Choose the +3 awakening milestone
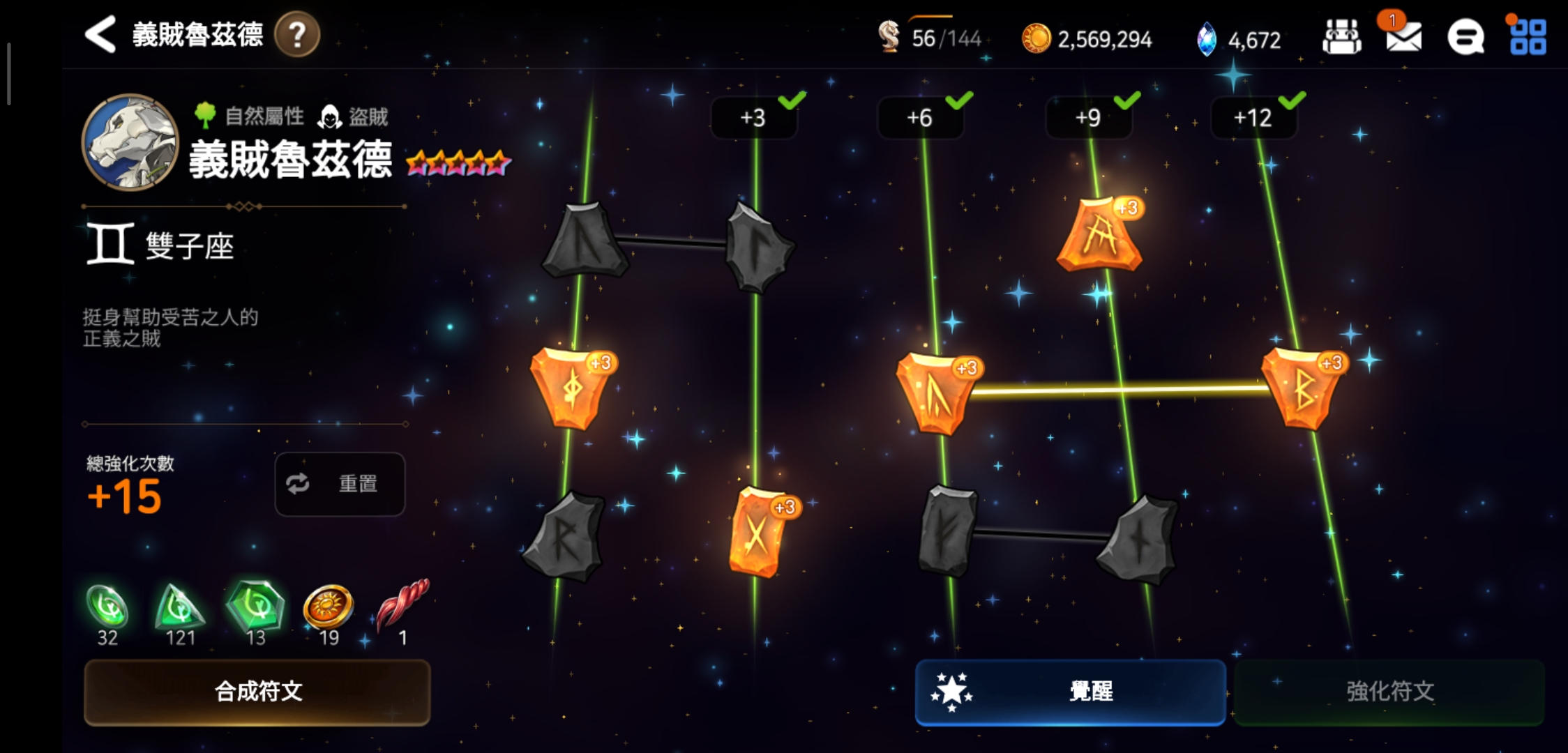Viewport: 1568px width, 753px height. coord(753,118)
